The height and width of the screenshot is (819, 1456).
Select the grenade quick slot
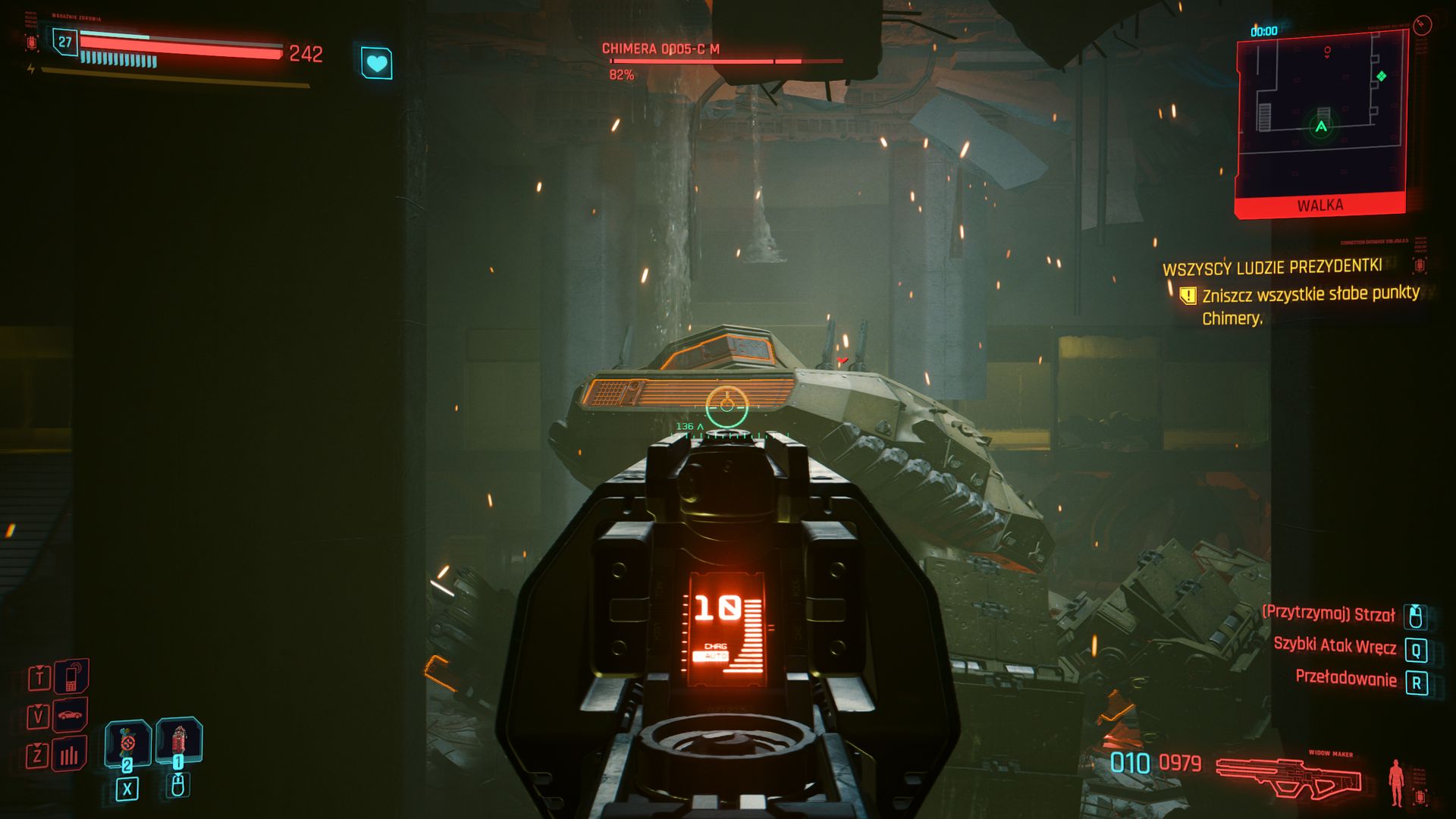coord(127,742)
